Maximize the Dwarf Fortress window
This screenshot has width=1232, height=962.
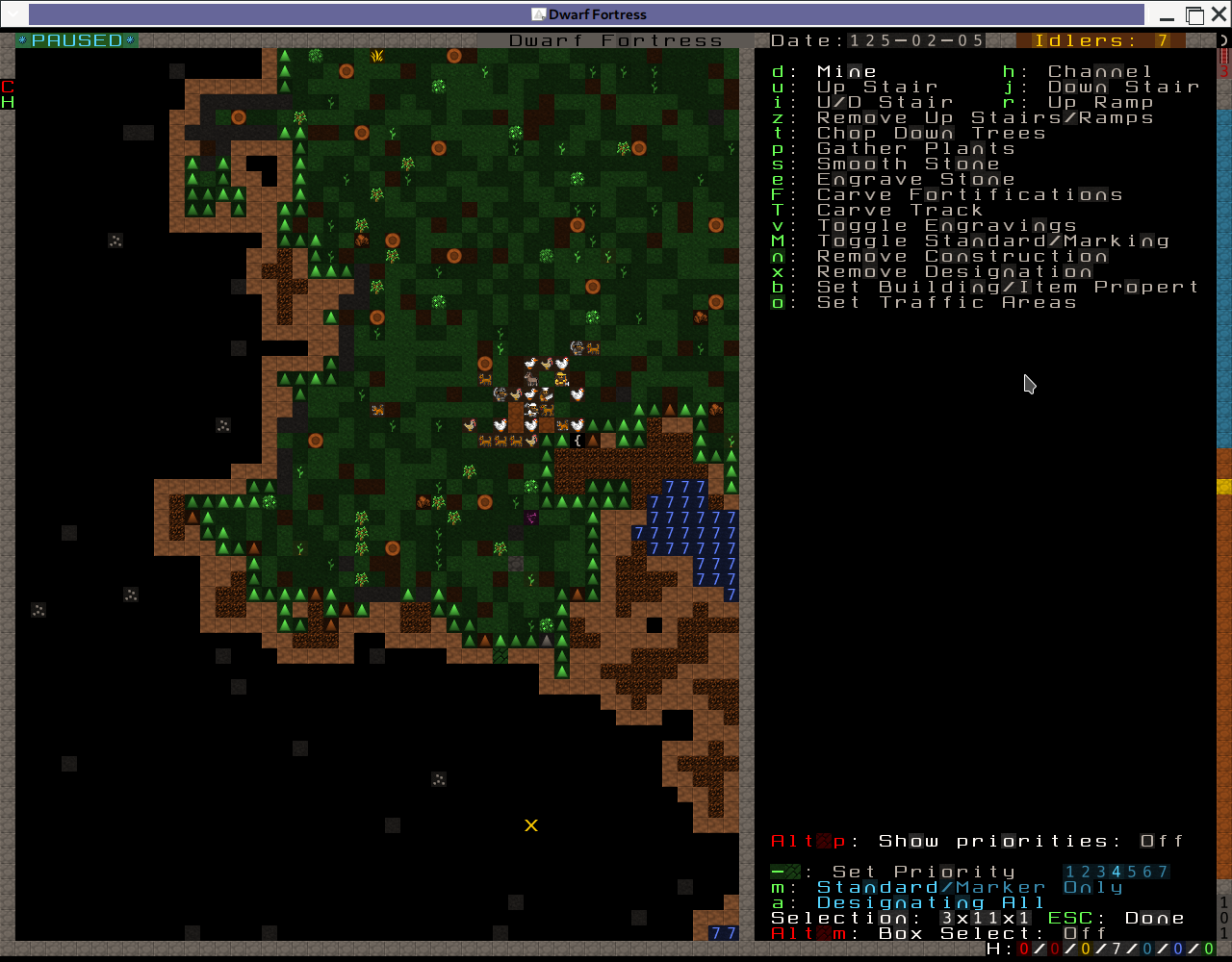pos(1194,14)
